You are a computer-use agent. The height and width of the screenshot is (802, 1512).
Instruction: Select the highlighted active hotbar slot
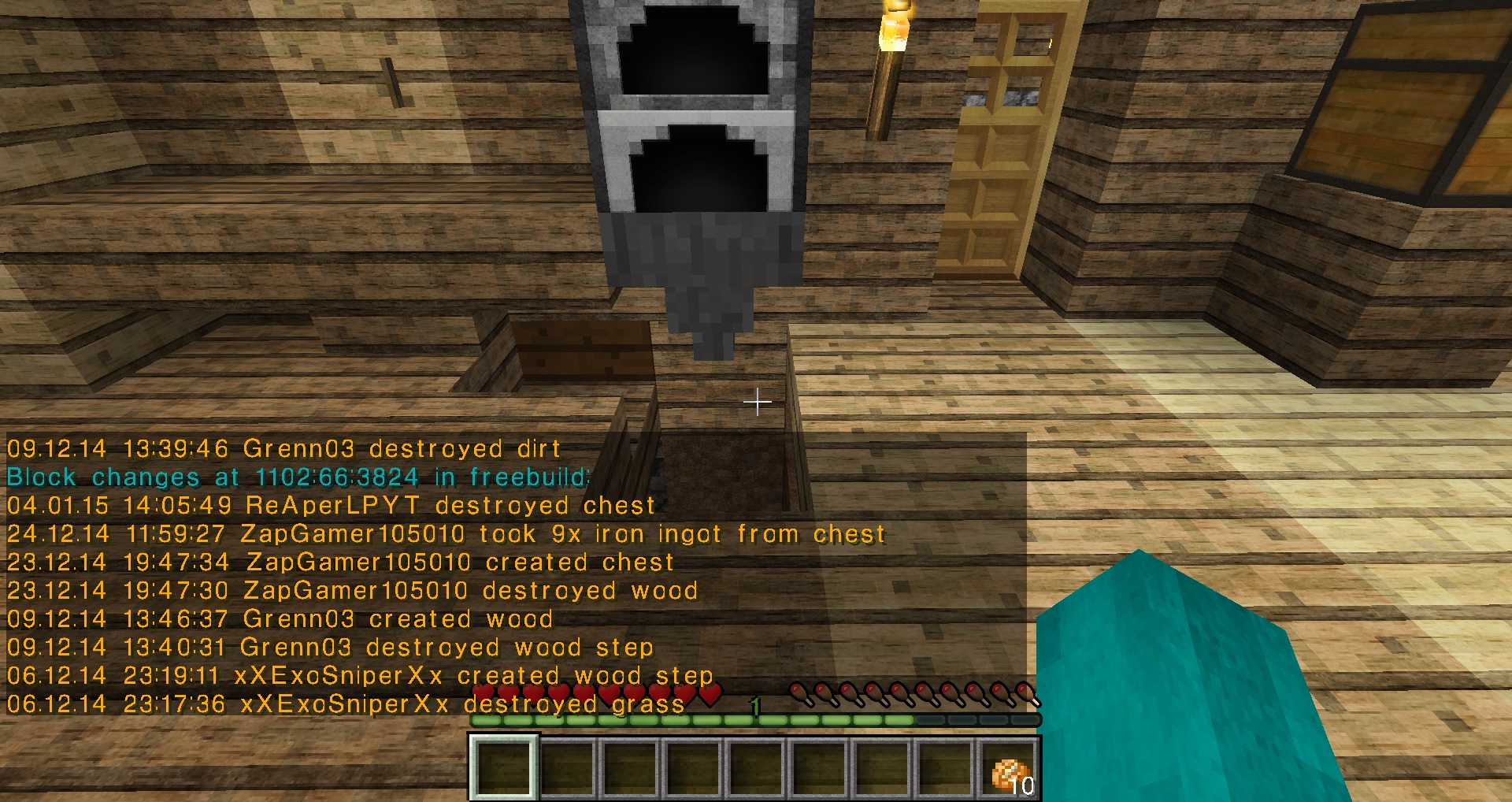tap(504, 769)
